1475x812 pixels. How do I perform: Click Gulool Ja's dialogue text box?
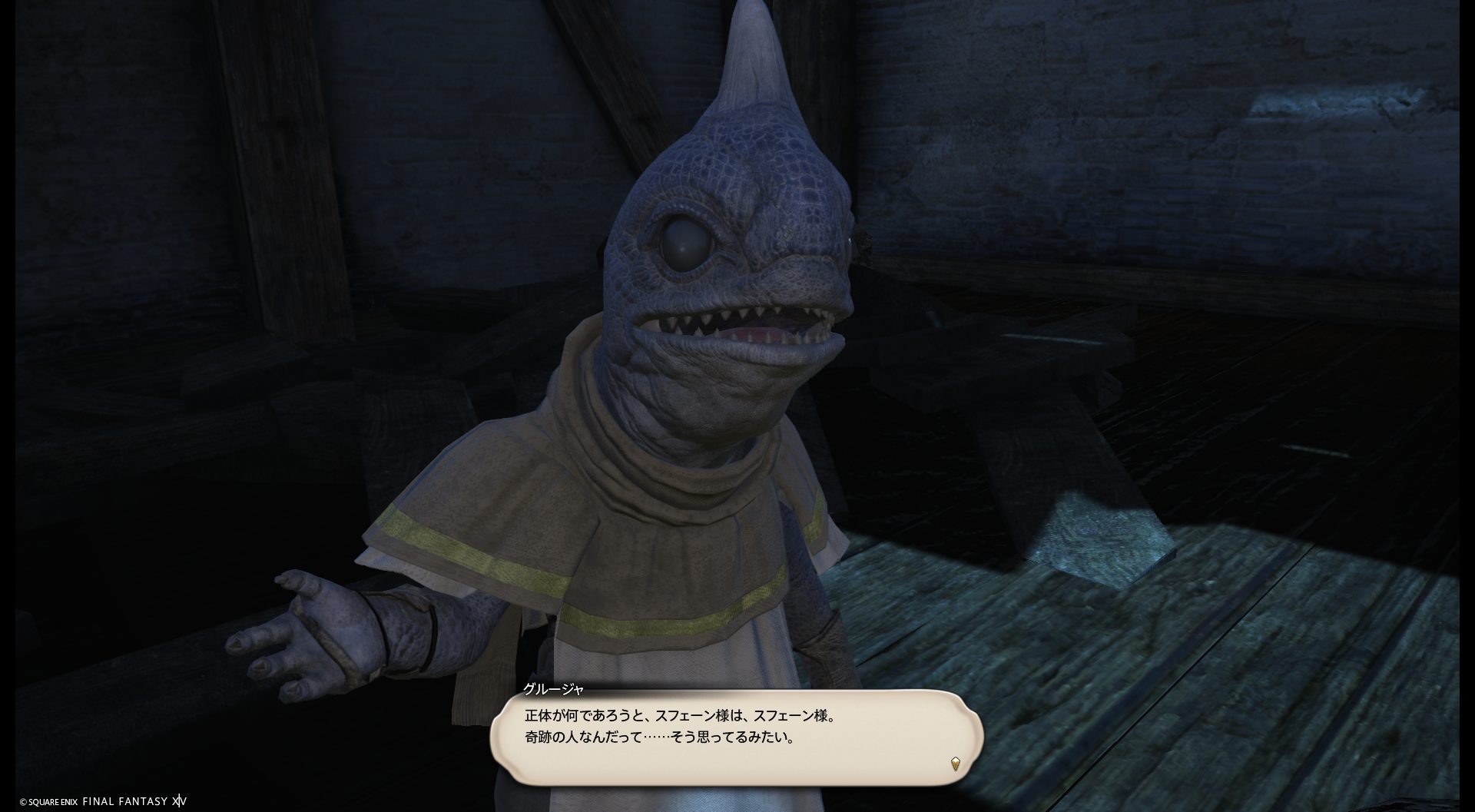point(736,737)
